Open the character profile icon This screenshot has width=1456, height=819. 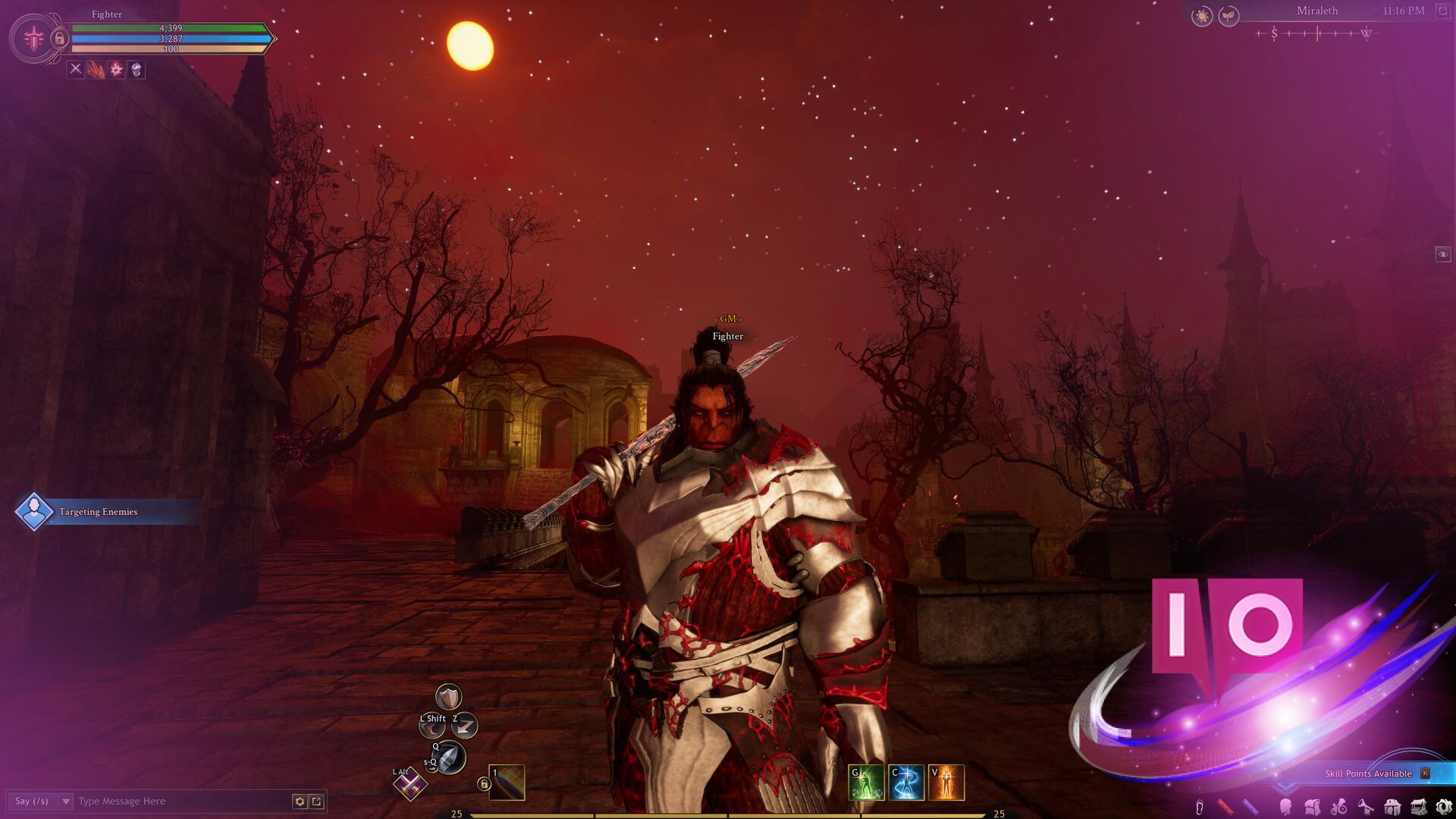coord(1286,807)
